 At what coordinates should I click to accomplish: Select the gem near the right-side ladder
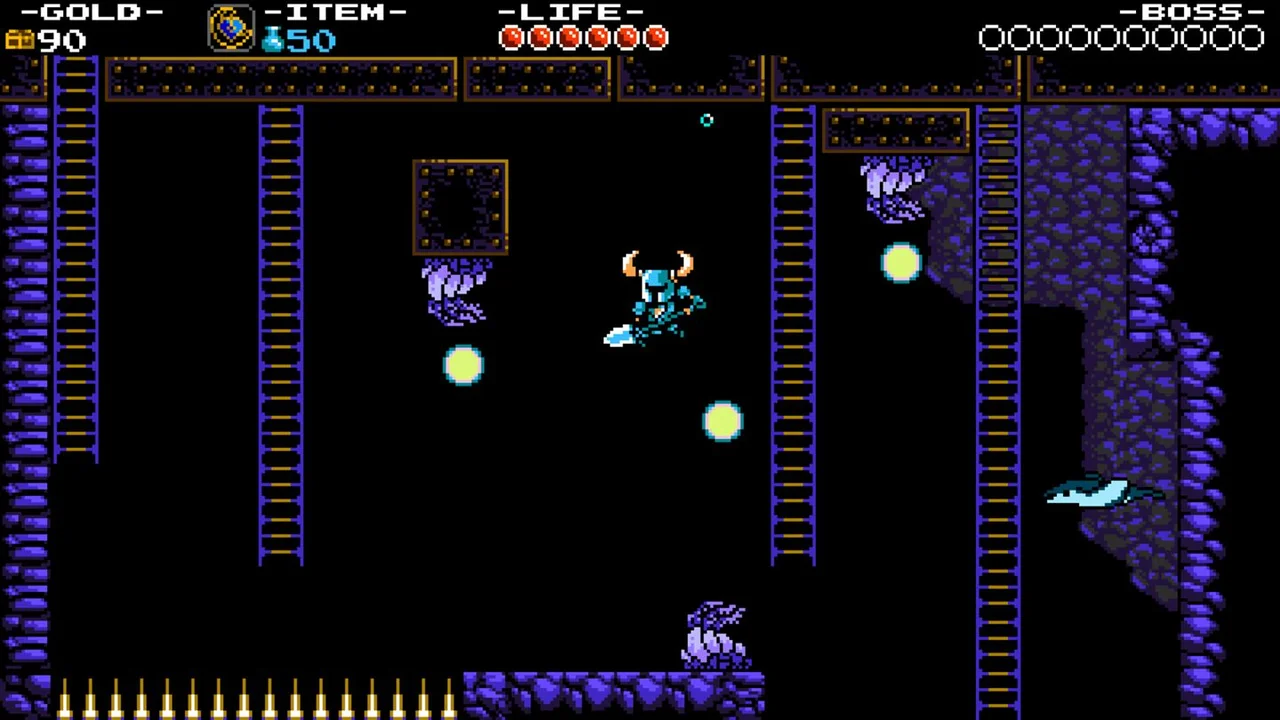tap(899, 263)
